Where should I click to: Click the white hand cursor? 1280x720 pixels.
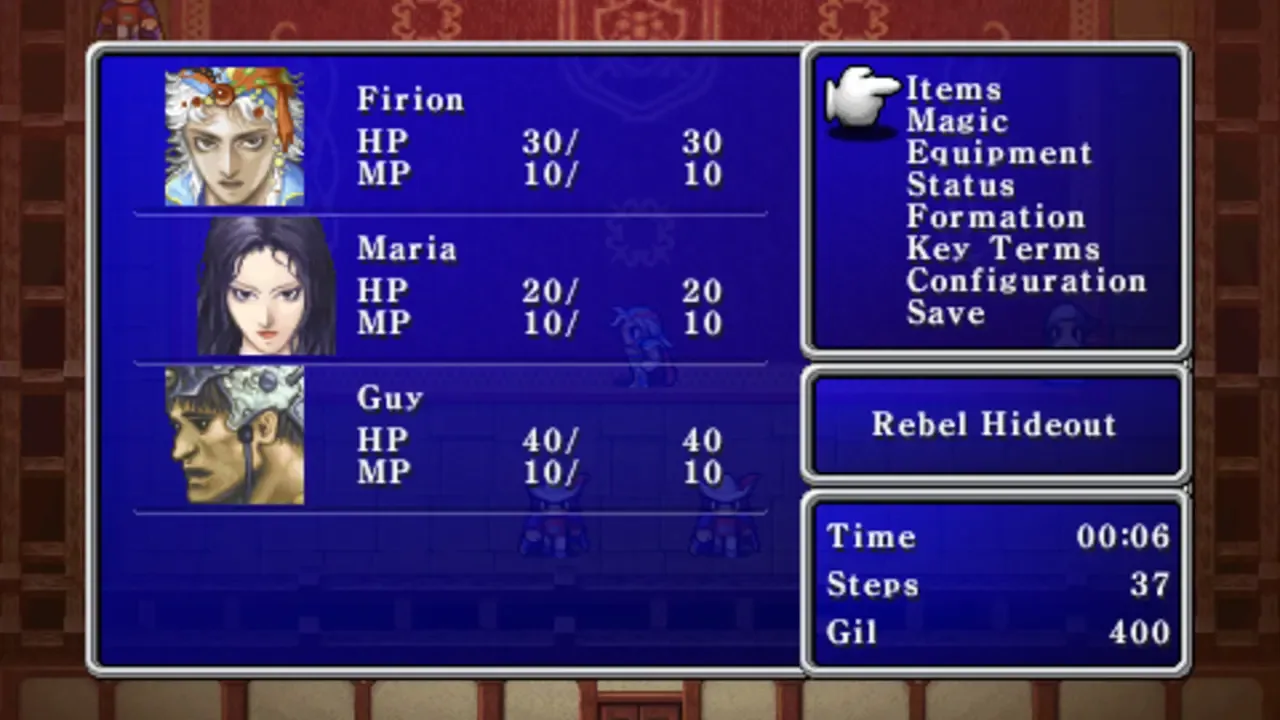pyautogui.click(x=860, y=98)
